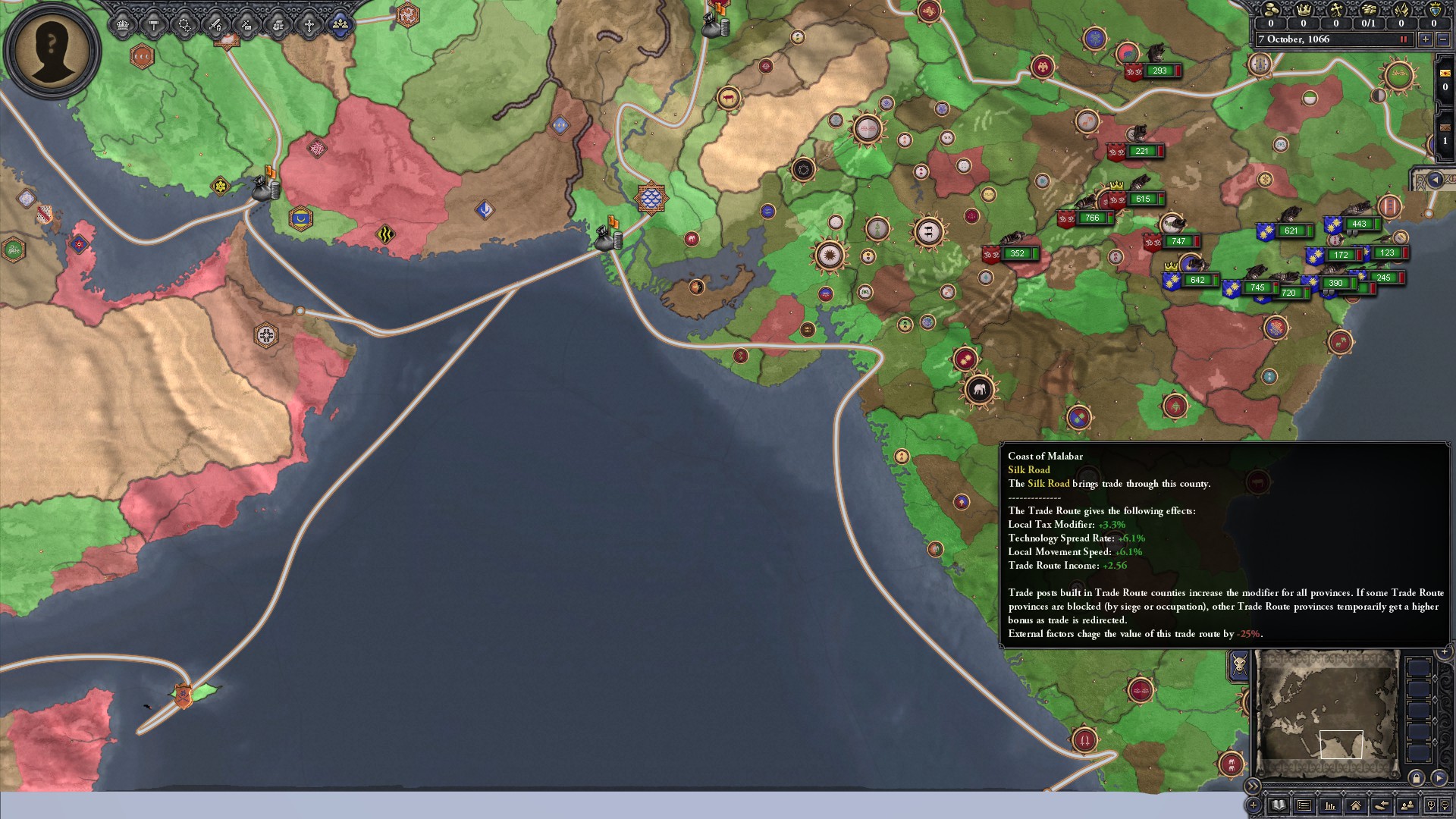Open game statistics with the bar chart icon
This screenshot has height=819, width=1456.
(1331, 807)
